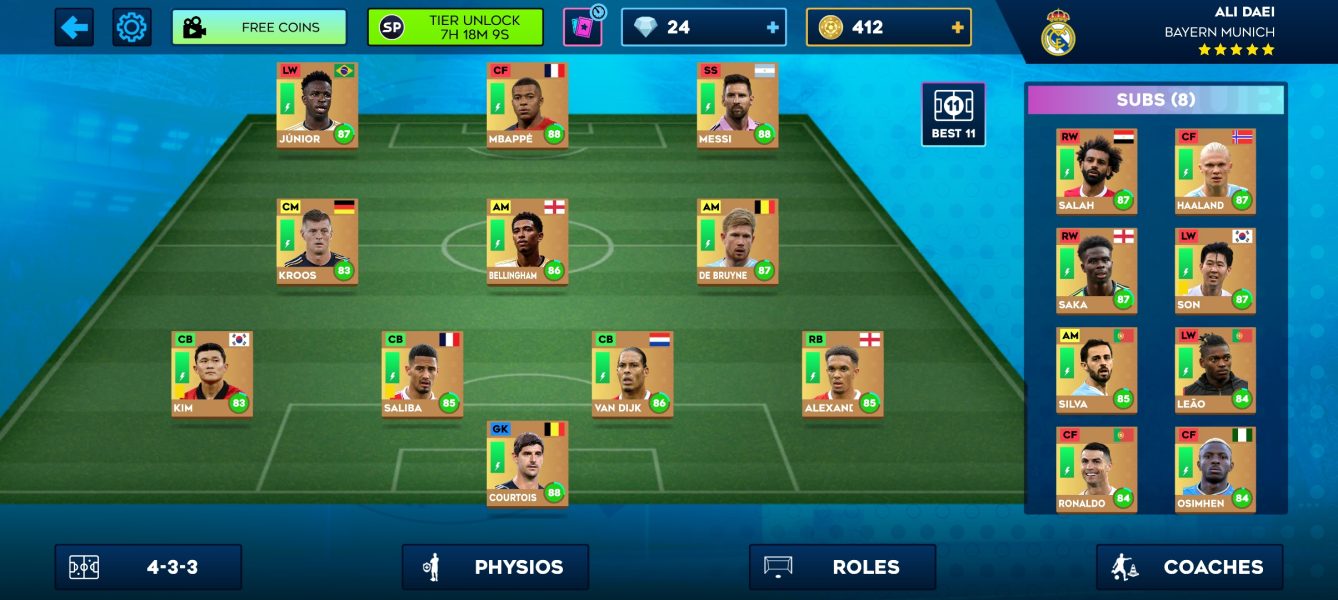Pick Haaland from the subs list
Viewport: 1338px width, 600px height.
1215,171
